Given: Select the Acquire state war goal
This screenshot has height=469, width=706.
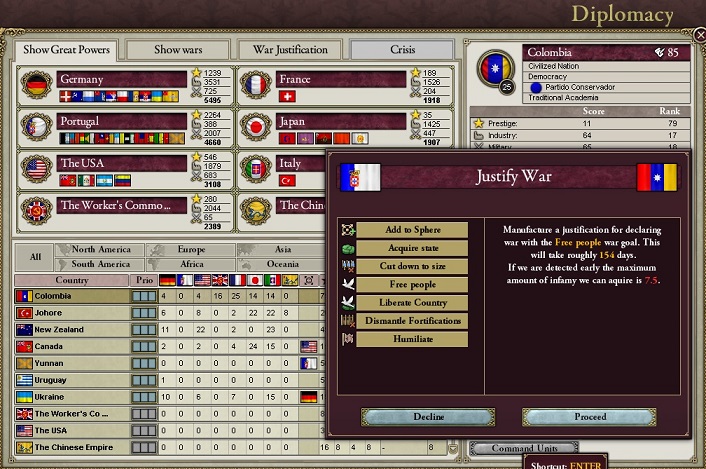Looking at the screenshot, I should click(x=412, y=248).
